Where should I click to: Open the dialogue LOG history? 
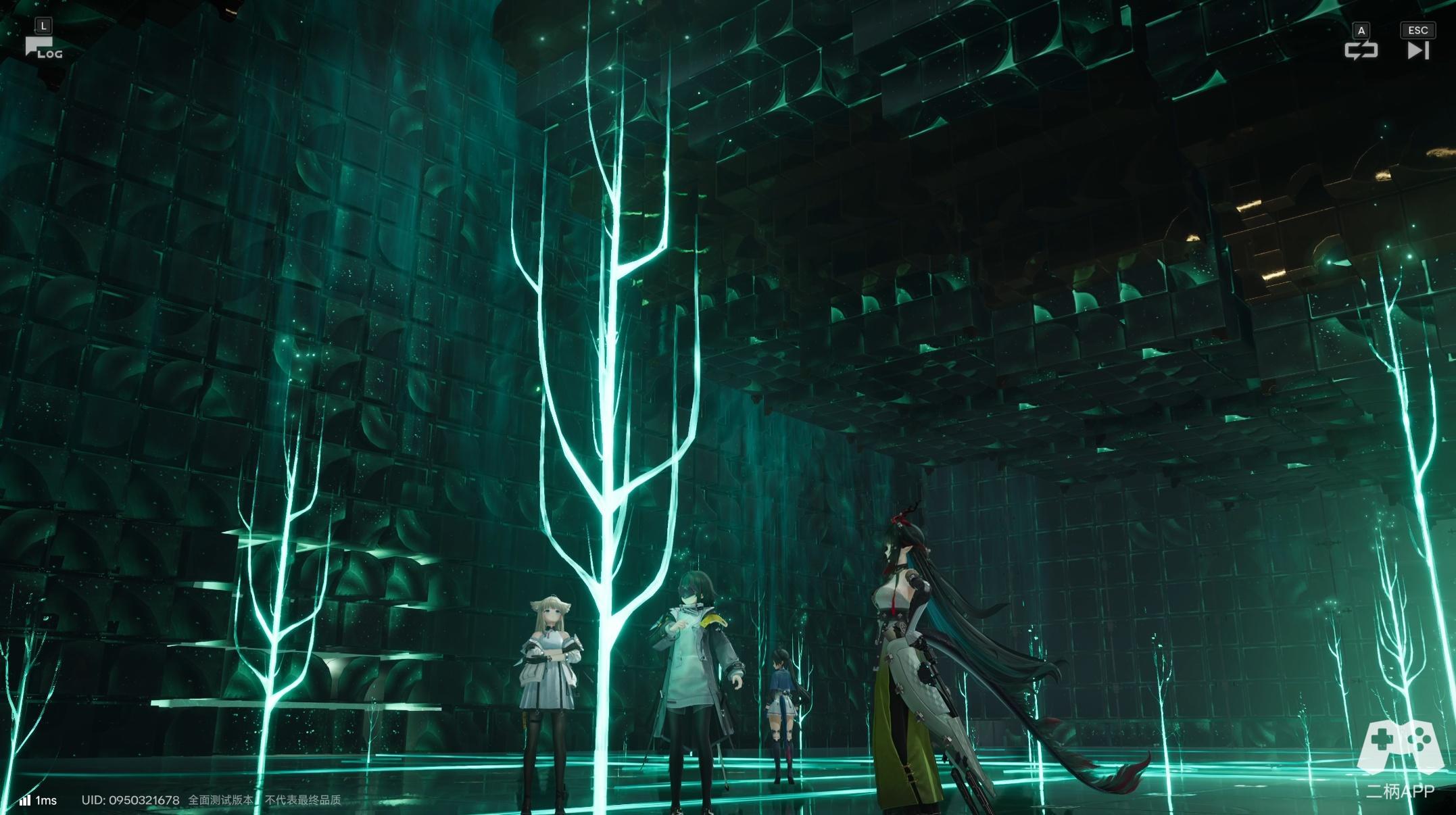tap(43, 48)
